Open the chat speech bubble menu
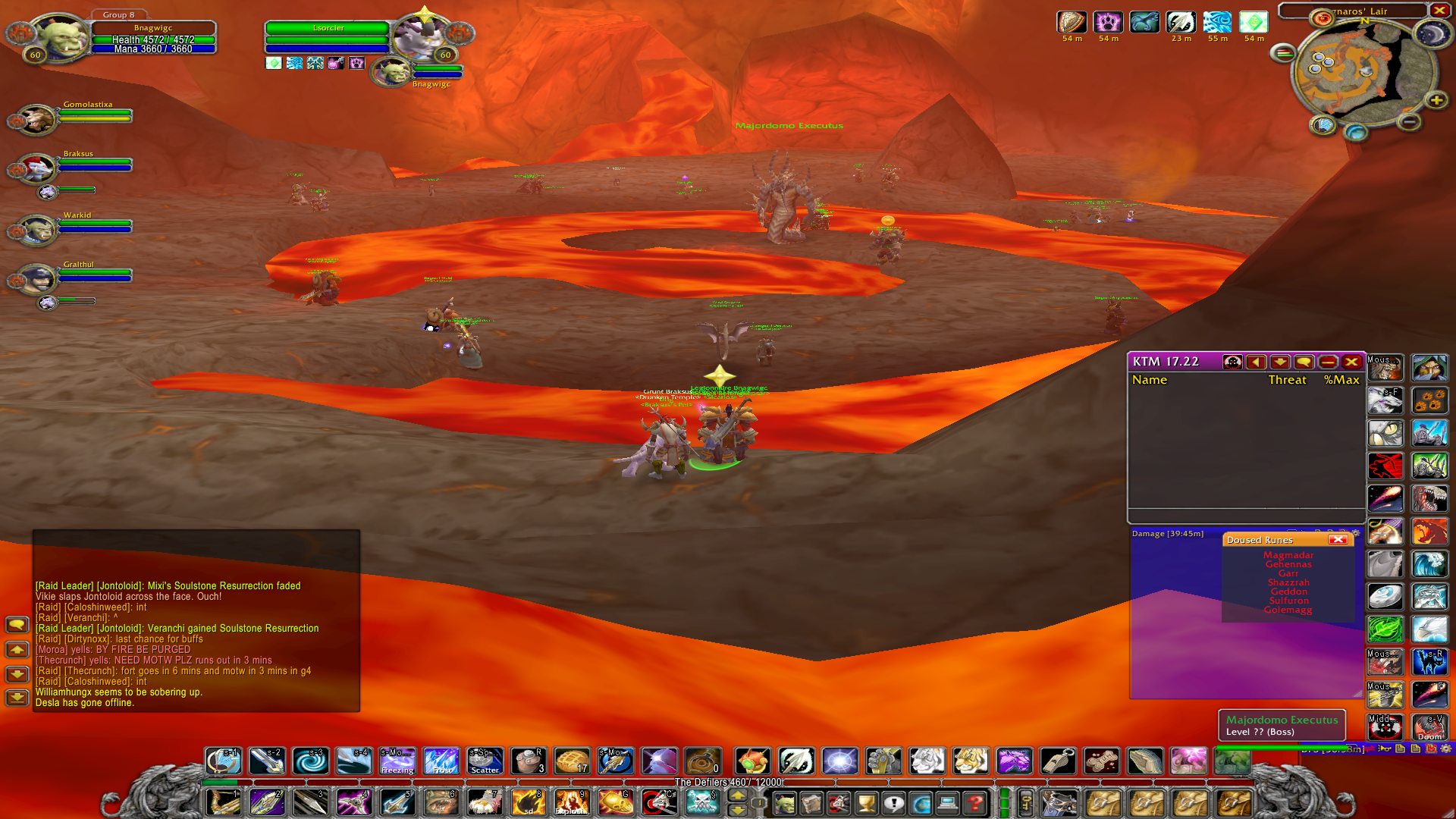The image size is (1456, 819). [17, 625]
